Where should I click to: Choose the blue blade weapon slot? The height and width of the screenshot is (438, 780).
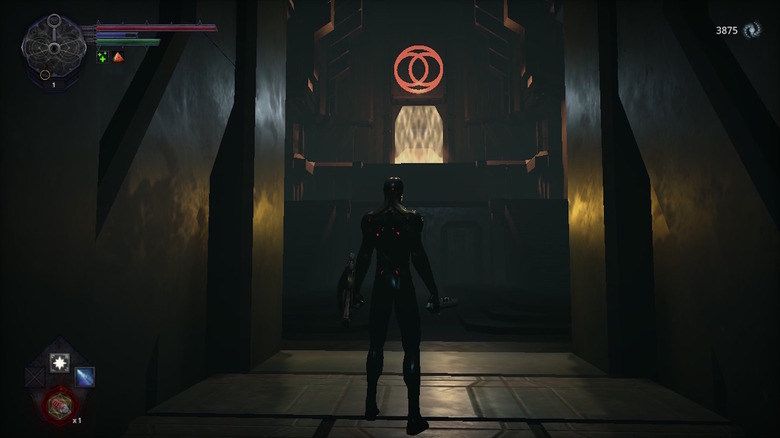[x=85, y=377]
